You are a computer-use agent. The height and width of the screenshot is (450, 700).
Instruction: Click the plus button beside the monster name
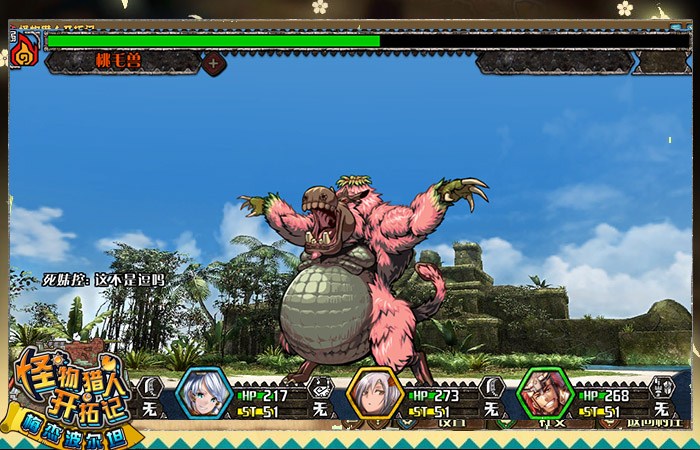(213, 62)
